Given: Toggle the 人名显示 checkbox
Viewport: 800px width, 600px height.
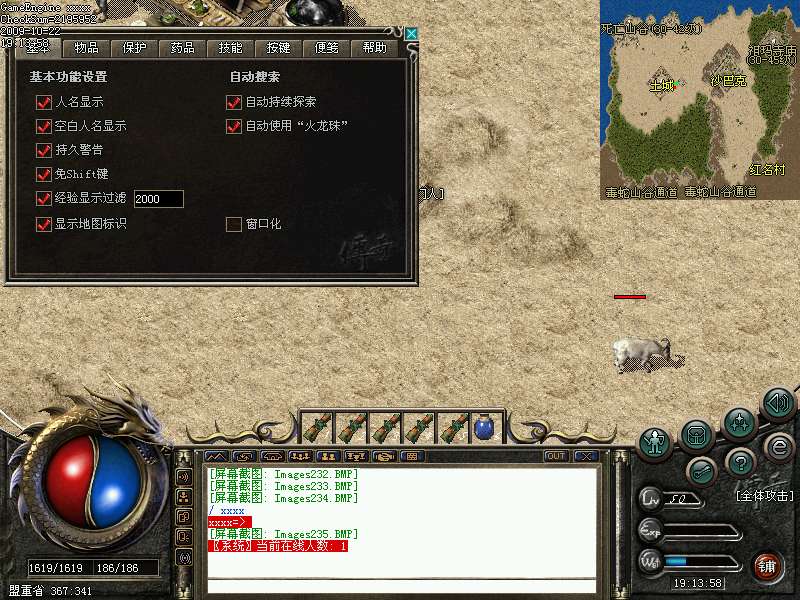Looking at the screenshot, I should (43, 102).
